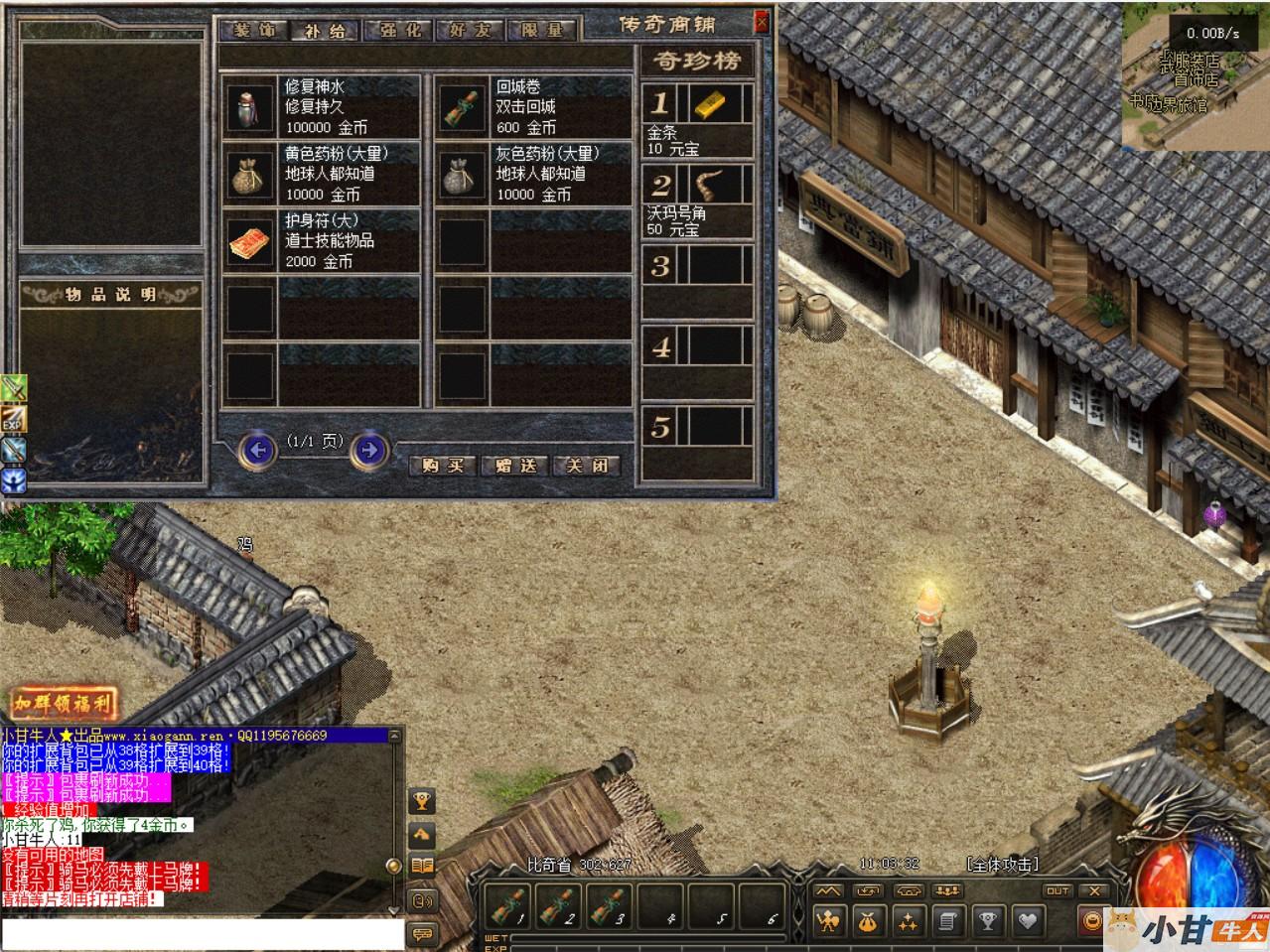Open the minimap in the corner
Viewport: 1270px width, 952px height.
click(1195, 76)
